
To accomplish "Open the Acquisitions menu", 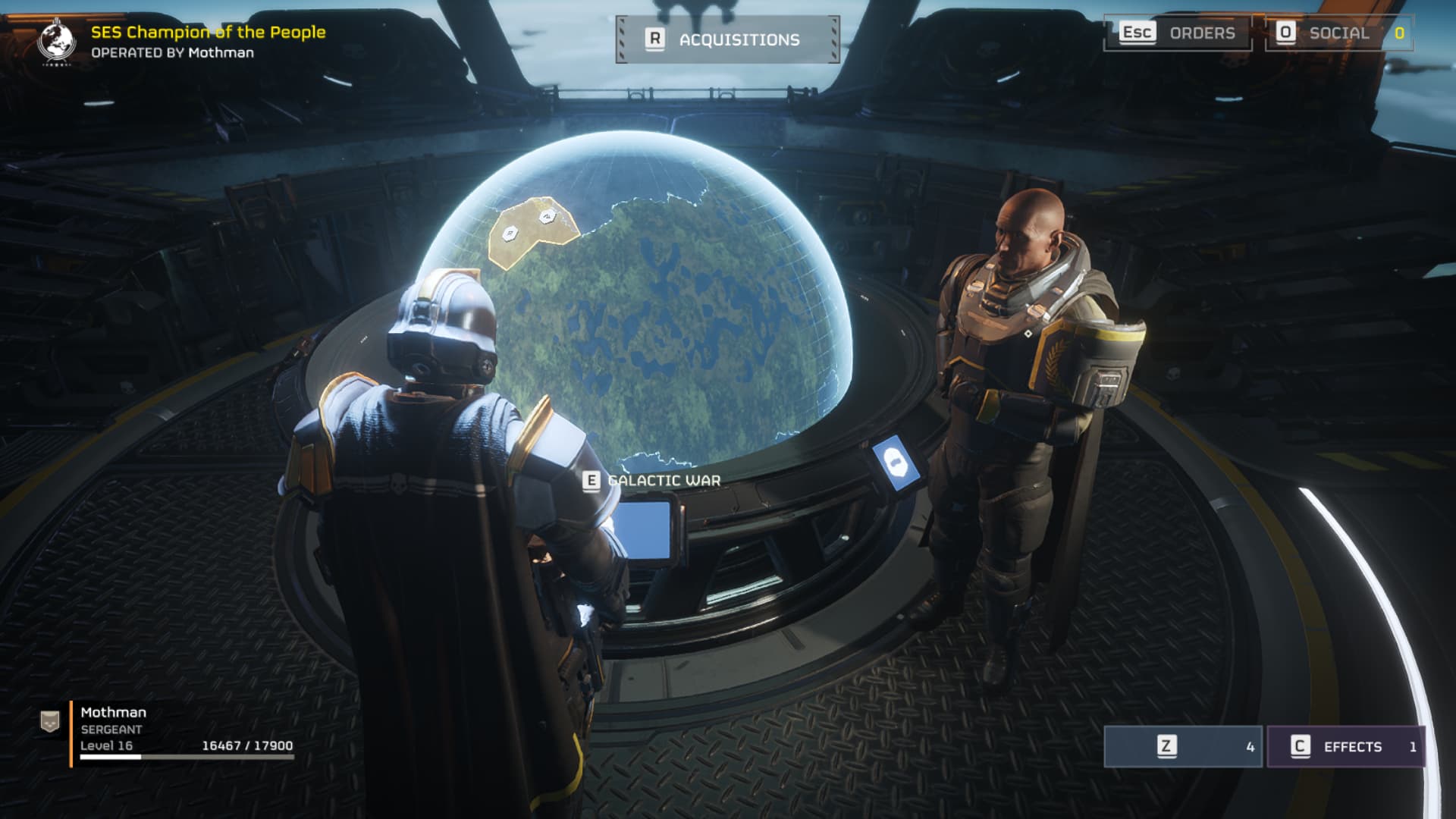I will [x=727, y=39].
